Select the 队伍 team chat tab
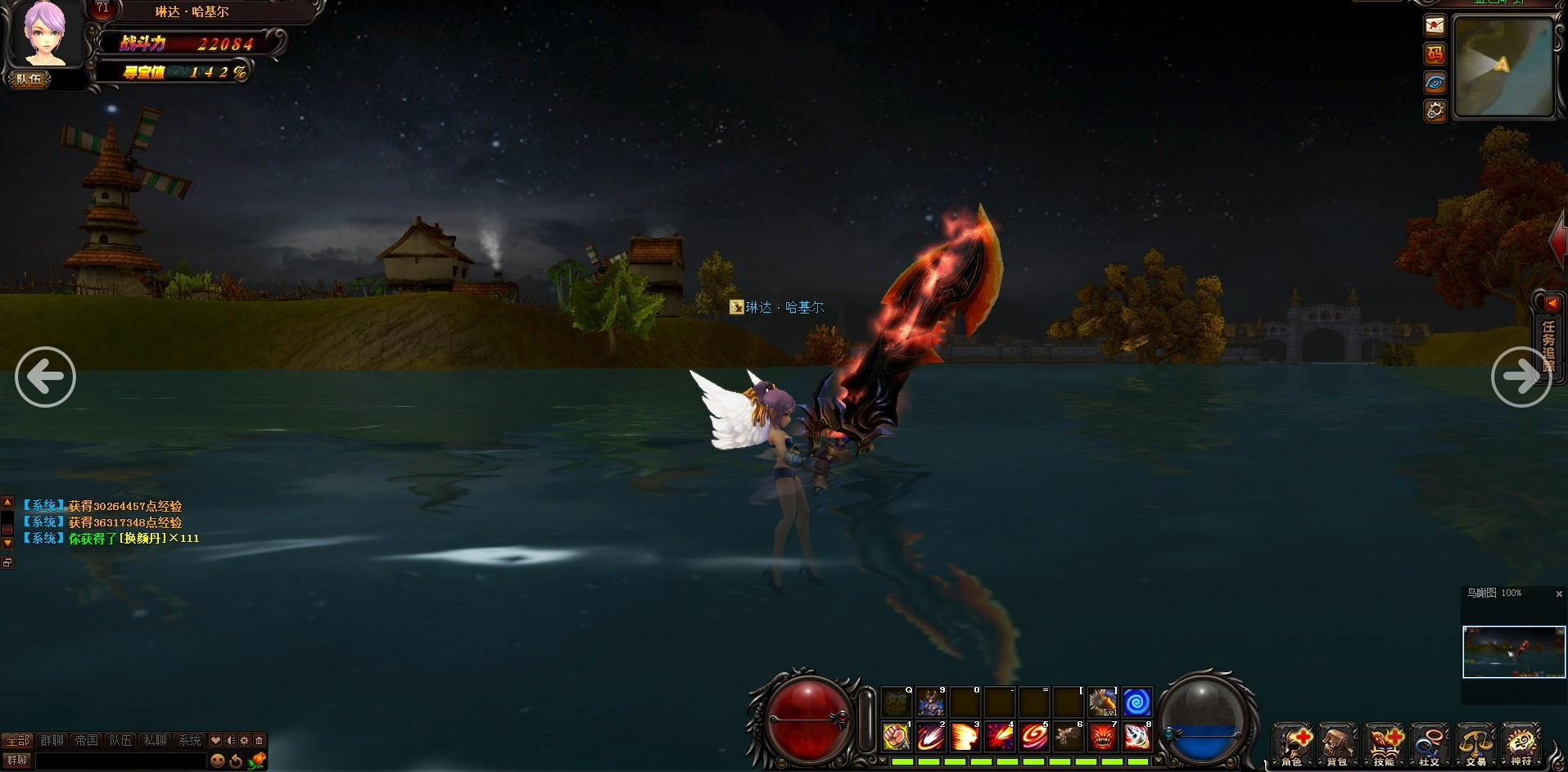Image resolution: width=1568 pixels, height=772 pixels. point(120,740)
